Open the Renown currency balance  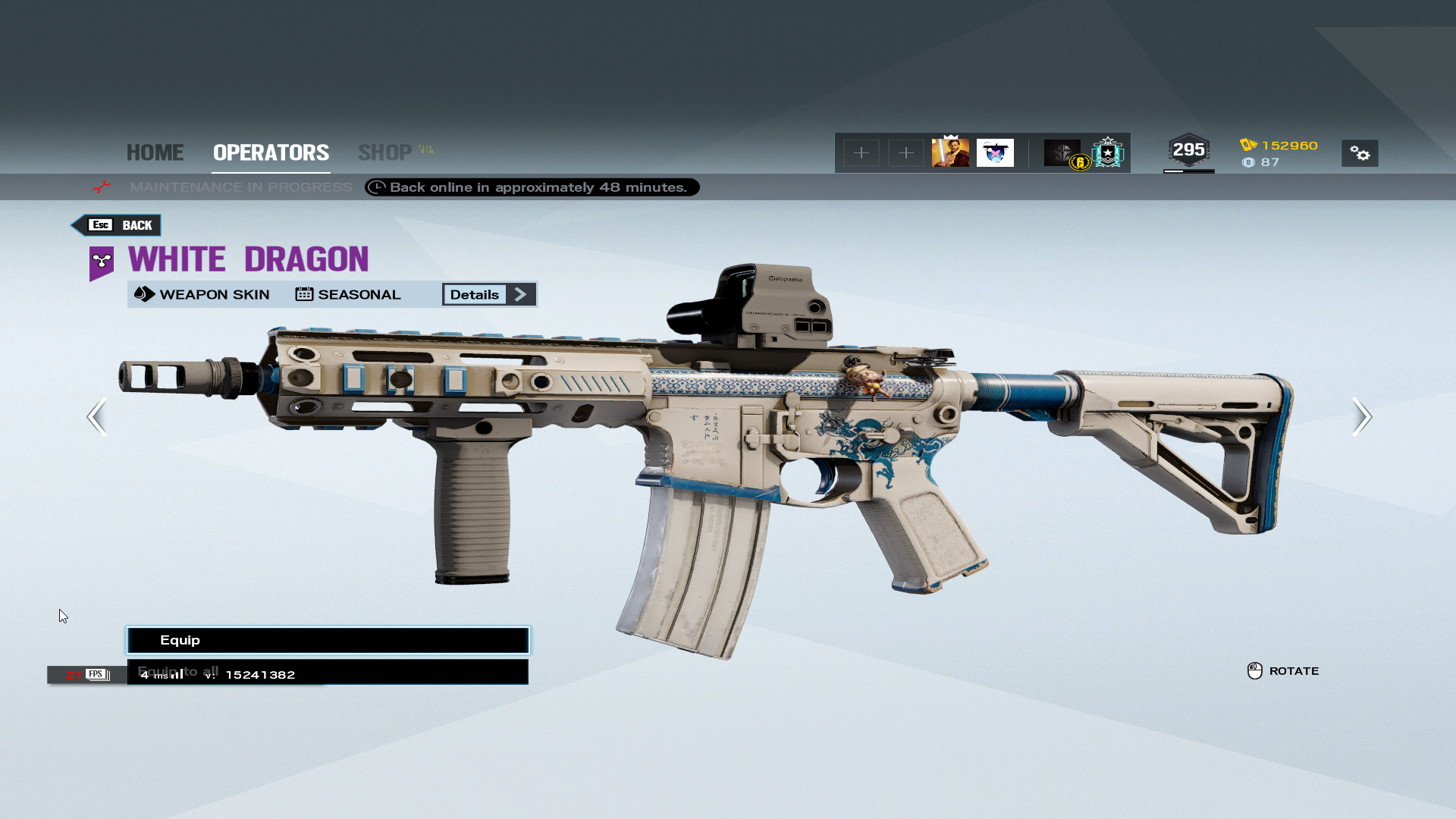(x=1279, y=145)
